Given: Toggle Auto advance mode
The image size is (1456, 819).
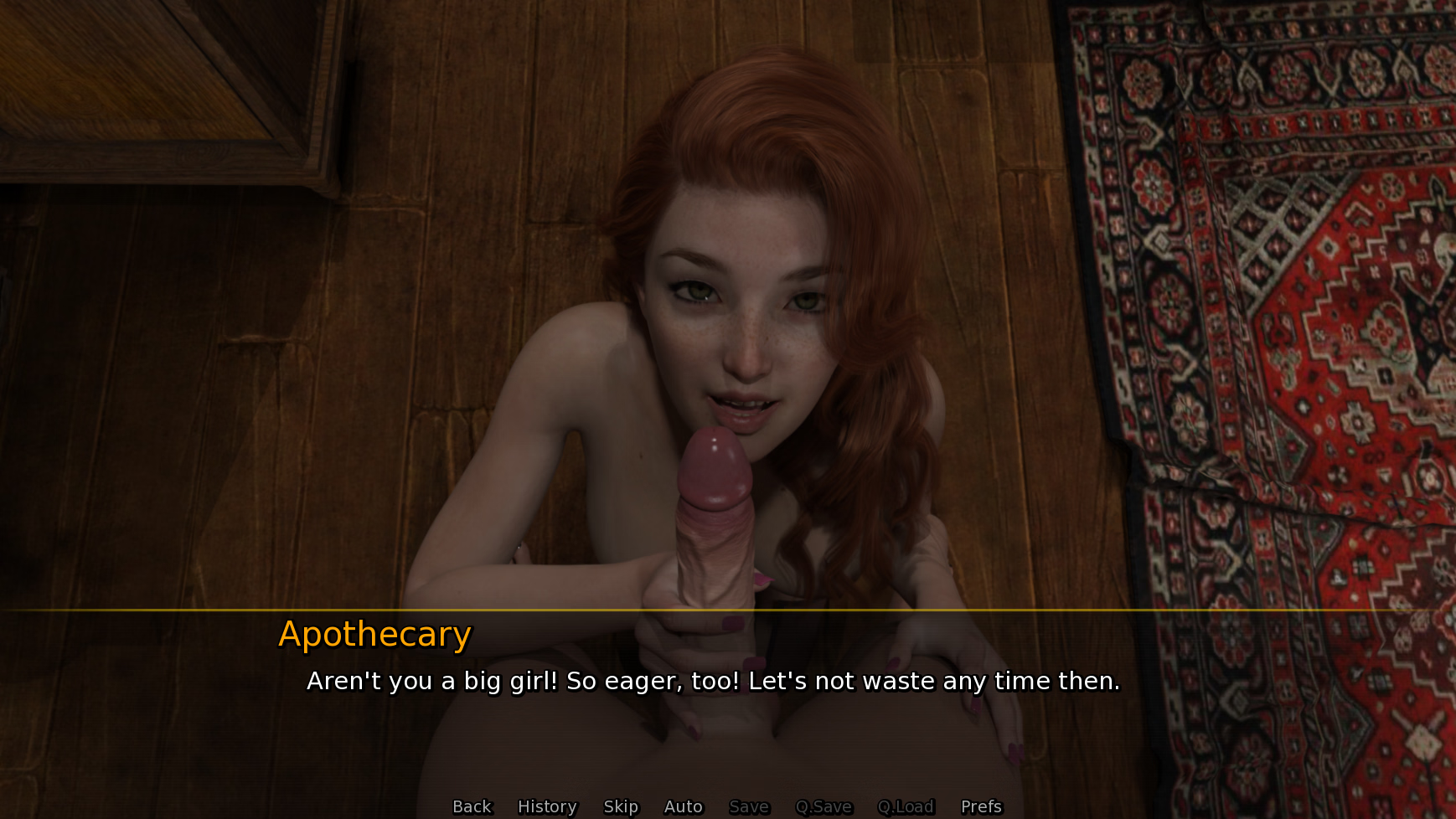Looking at the screenshot, I should click(683, 806).
